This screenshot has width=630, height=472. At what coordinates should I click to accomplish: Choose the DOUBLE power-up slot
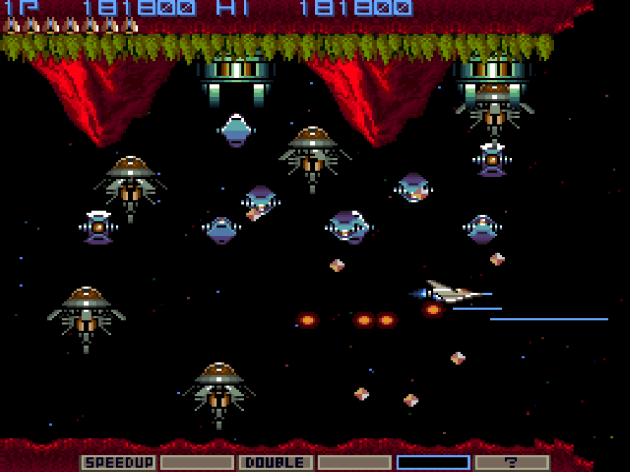tap(275, 463)
